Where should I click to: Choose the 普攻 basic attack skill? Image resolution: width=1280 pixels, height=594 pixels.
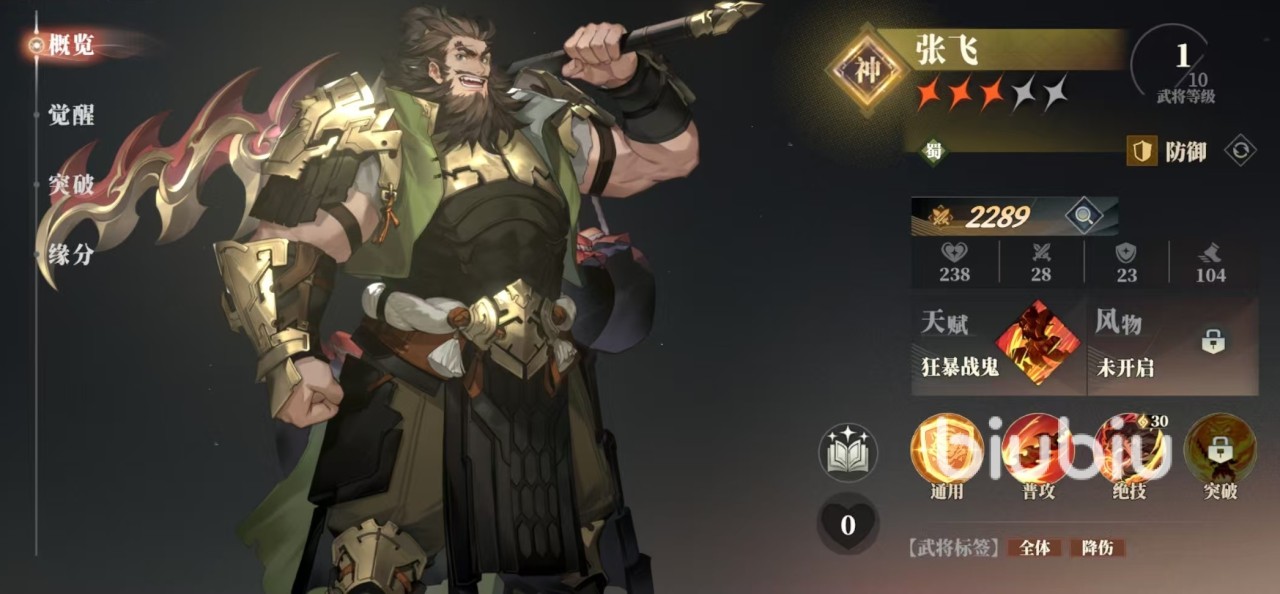coord(1037,450)
